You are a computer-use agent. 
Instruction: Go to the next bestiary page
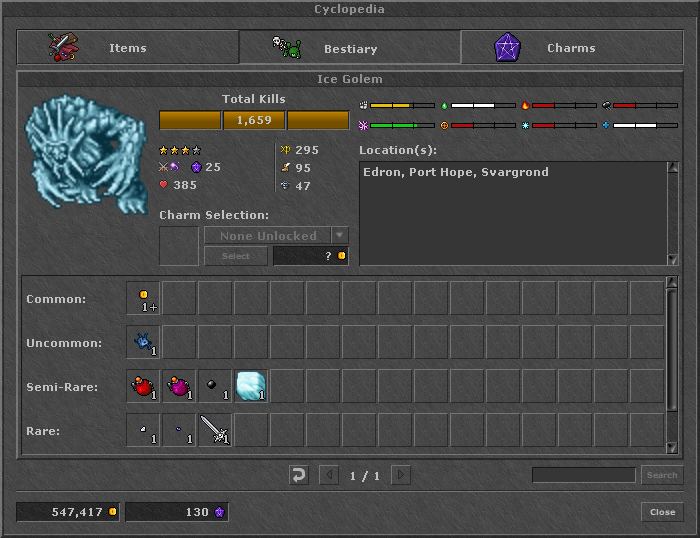click(x=400, y=475)
